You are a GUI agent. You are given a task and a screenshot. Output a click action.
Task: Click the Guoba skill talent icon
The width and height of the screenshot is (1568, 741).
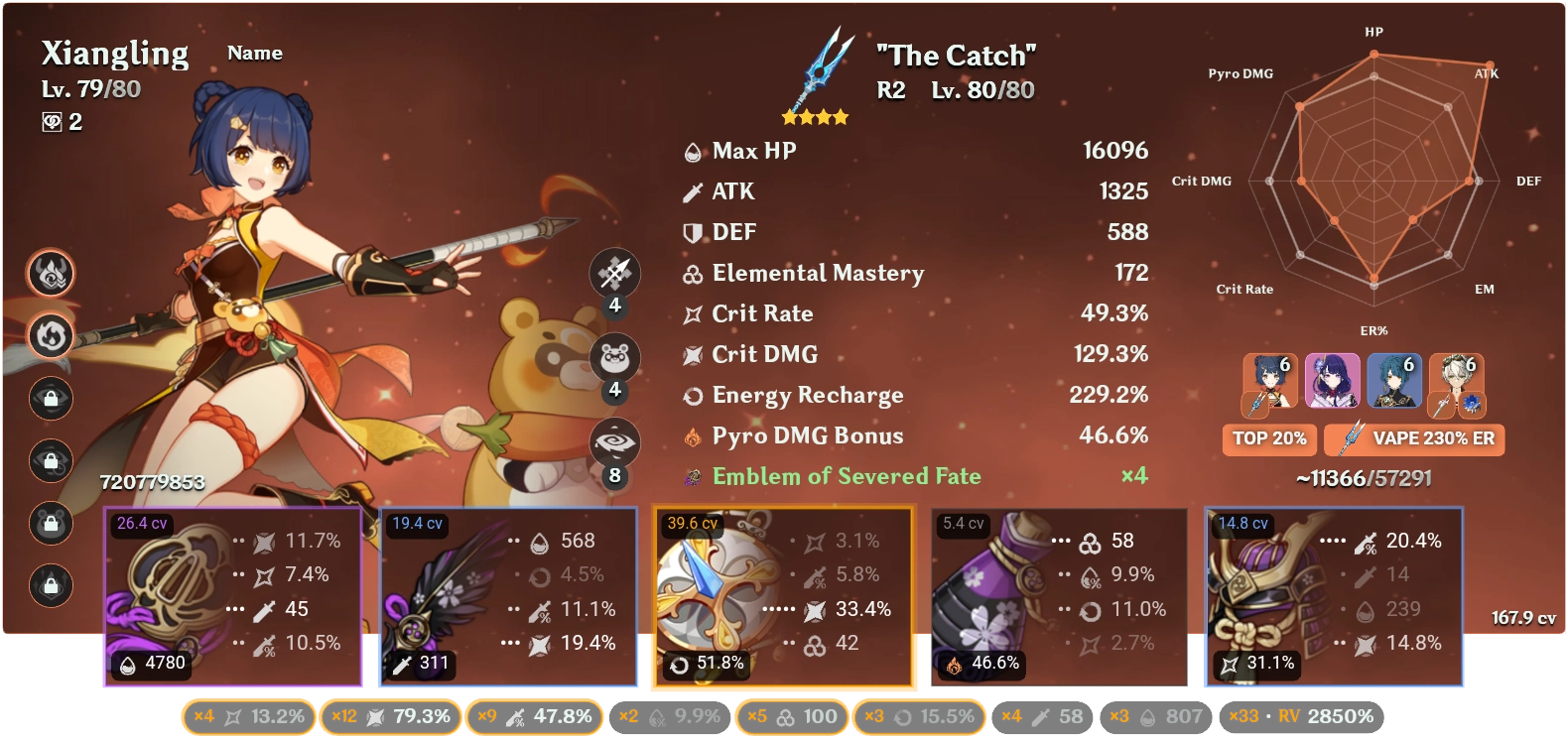615,358
